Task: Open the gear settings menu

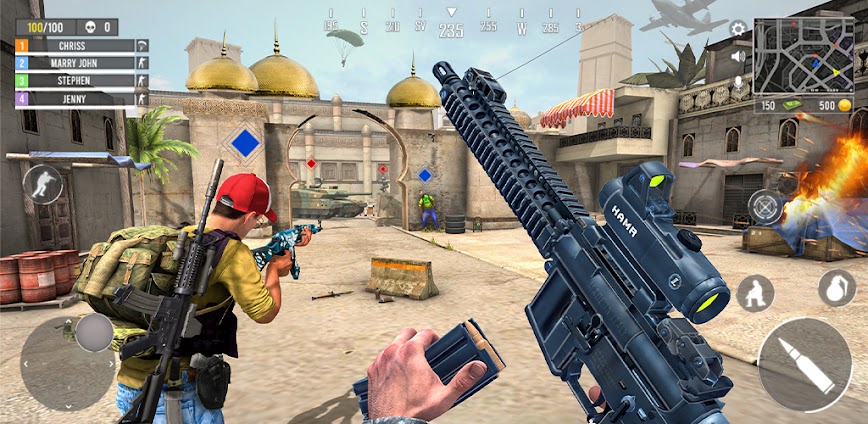Action: [x=738, y=29]
